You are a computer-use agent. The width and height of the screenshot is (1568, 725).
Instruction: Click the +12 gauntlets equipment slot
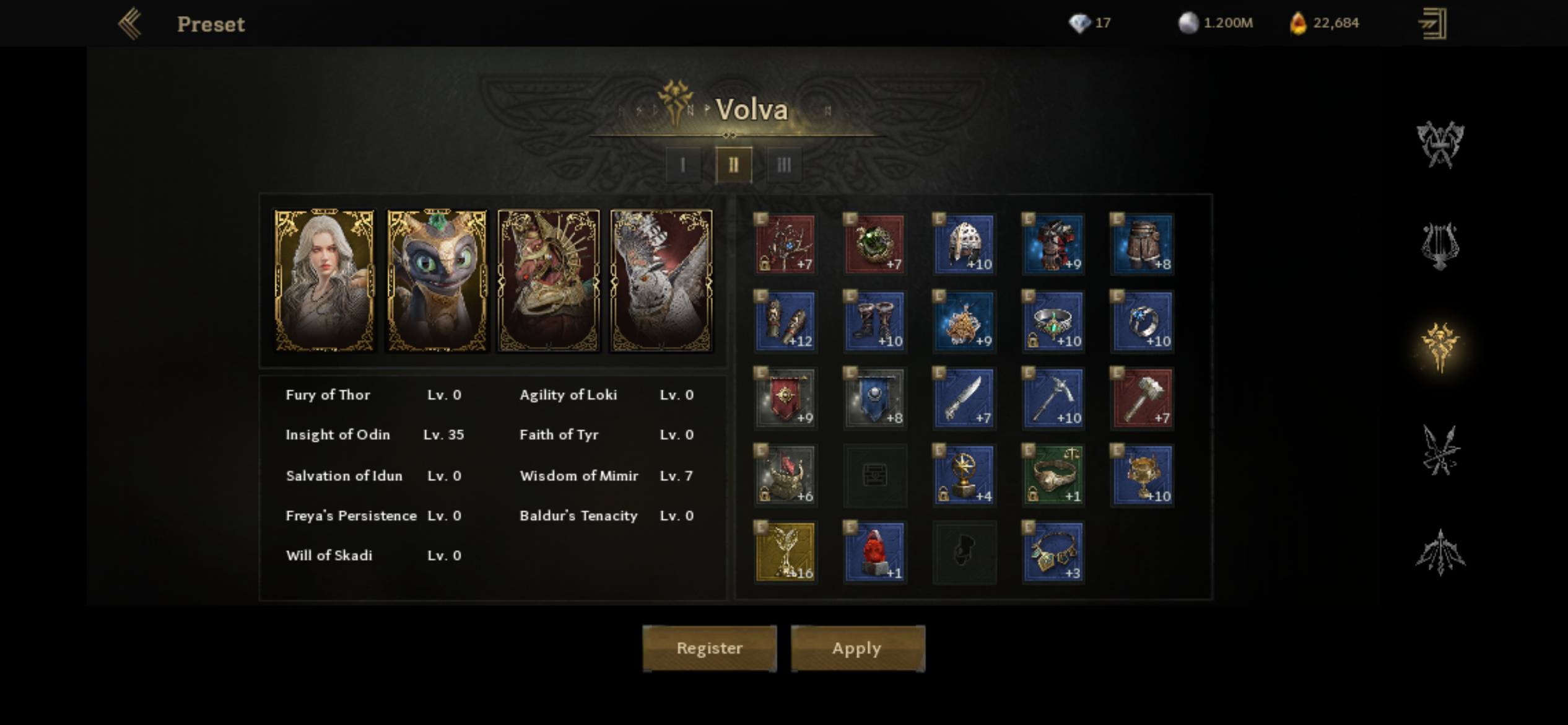click(x=786, y=321)
